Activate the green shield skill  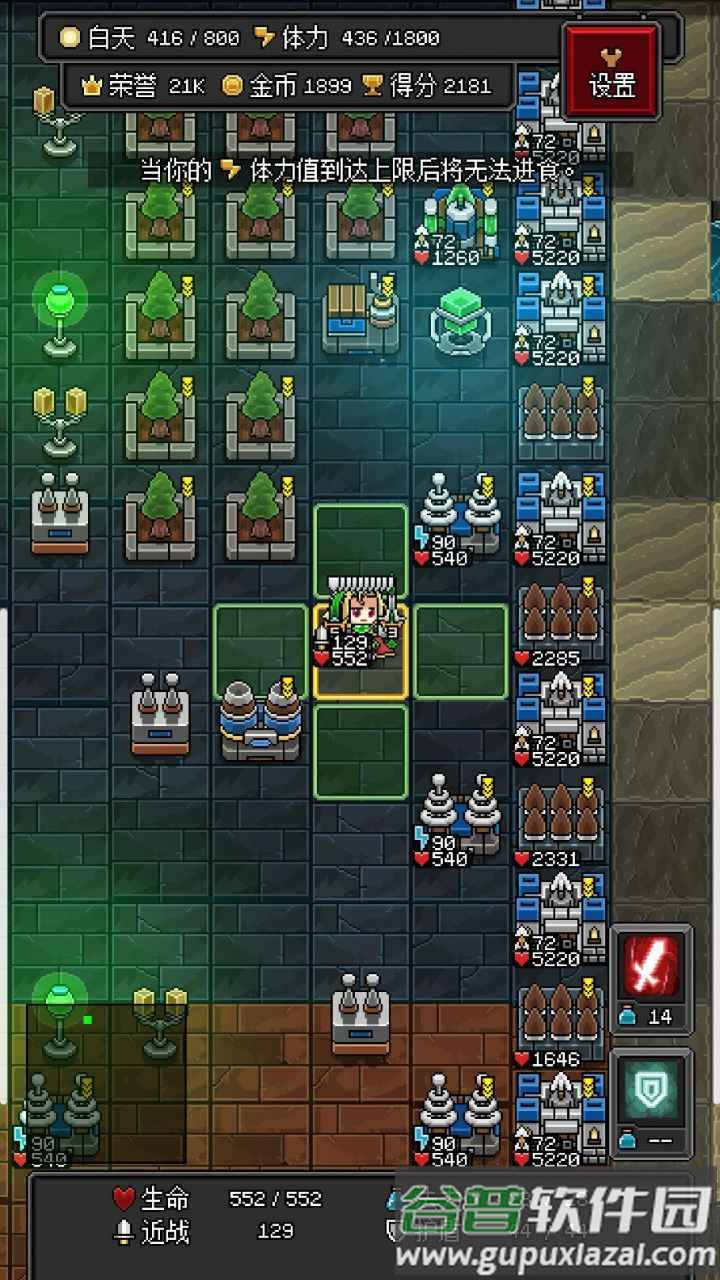(651, 1094)
